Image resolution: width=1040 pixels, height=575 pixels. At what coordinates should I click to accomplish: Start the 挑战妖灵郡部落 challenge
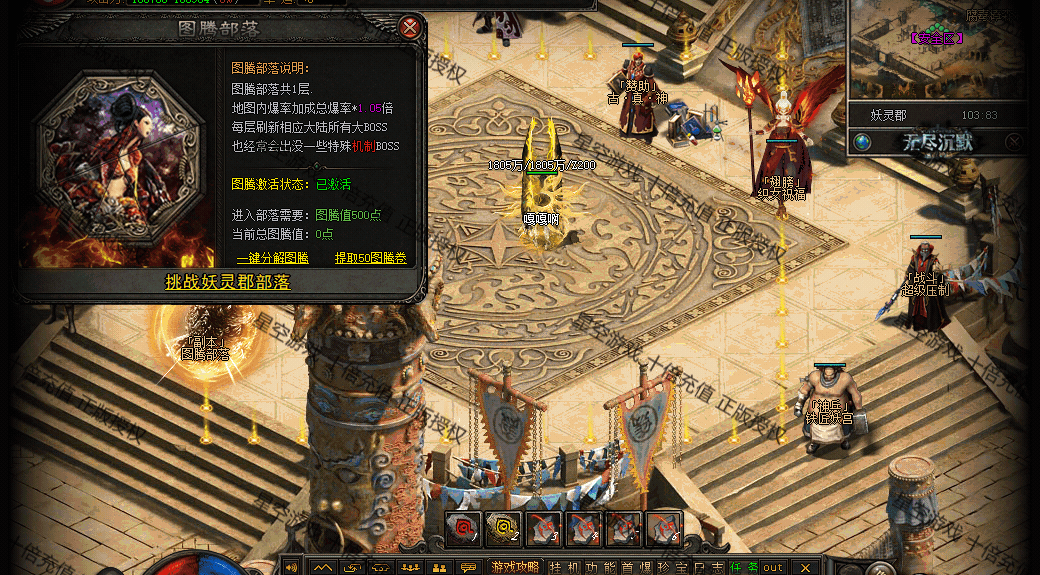[228, 283]
